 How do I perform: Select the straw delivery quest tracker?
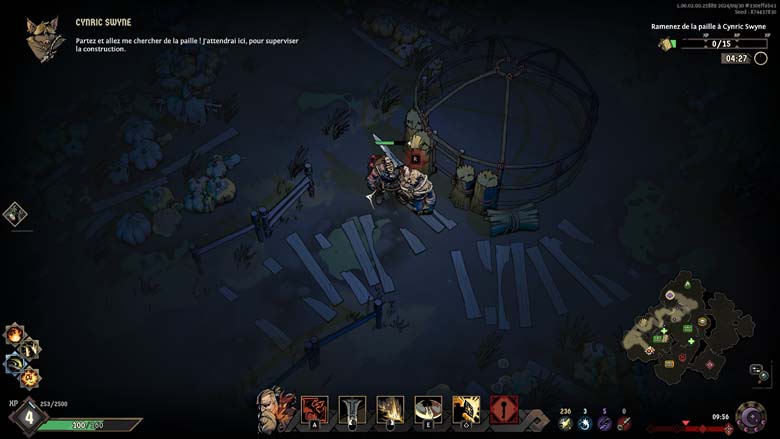[709, 44]
